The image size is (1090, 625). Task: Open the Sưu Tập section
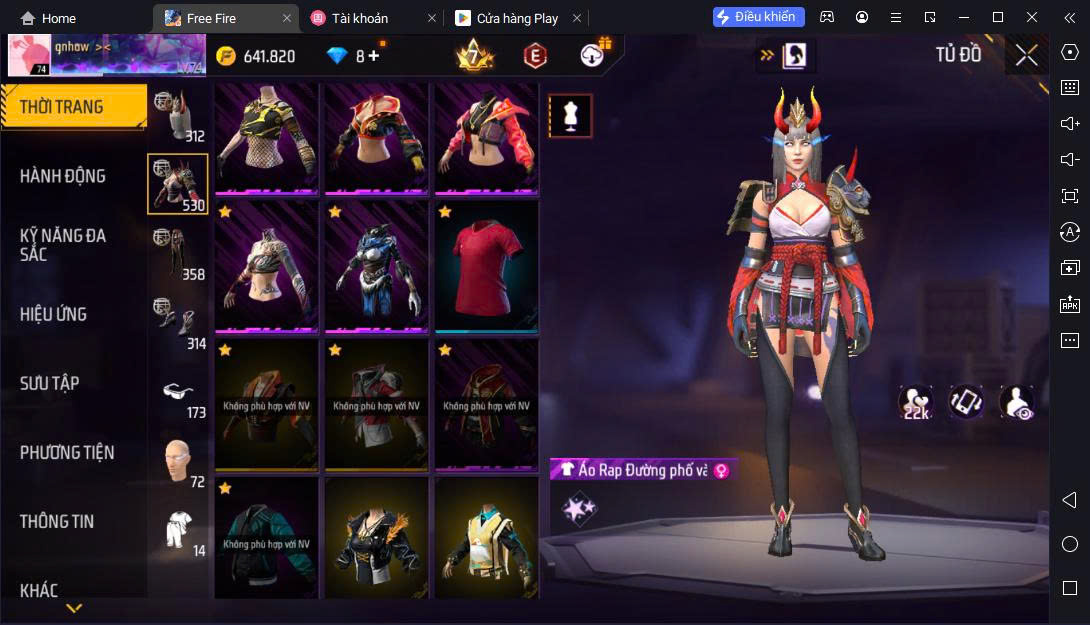coord(50,383)
